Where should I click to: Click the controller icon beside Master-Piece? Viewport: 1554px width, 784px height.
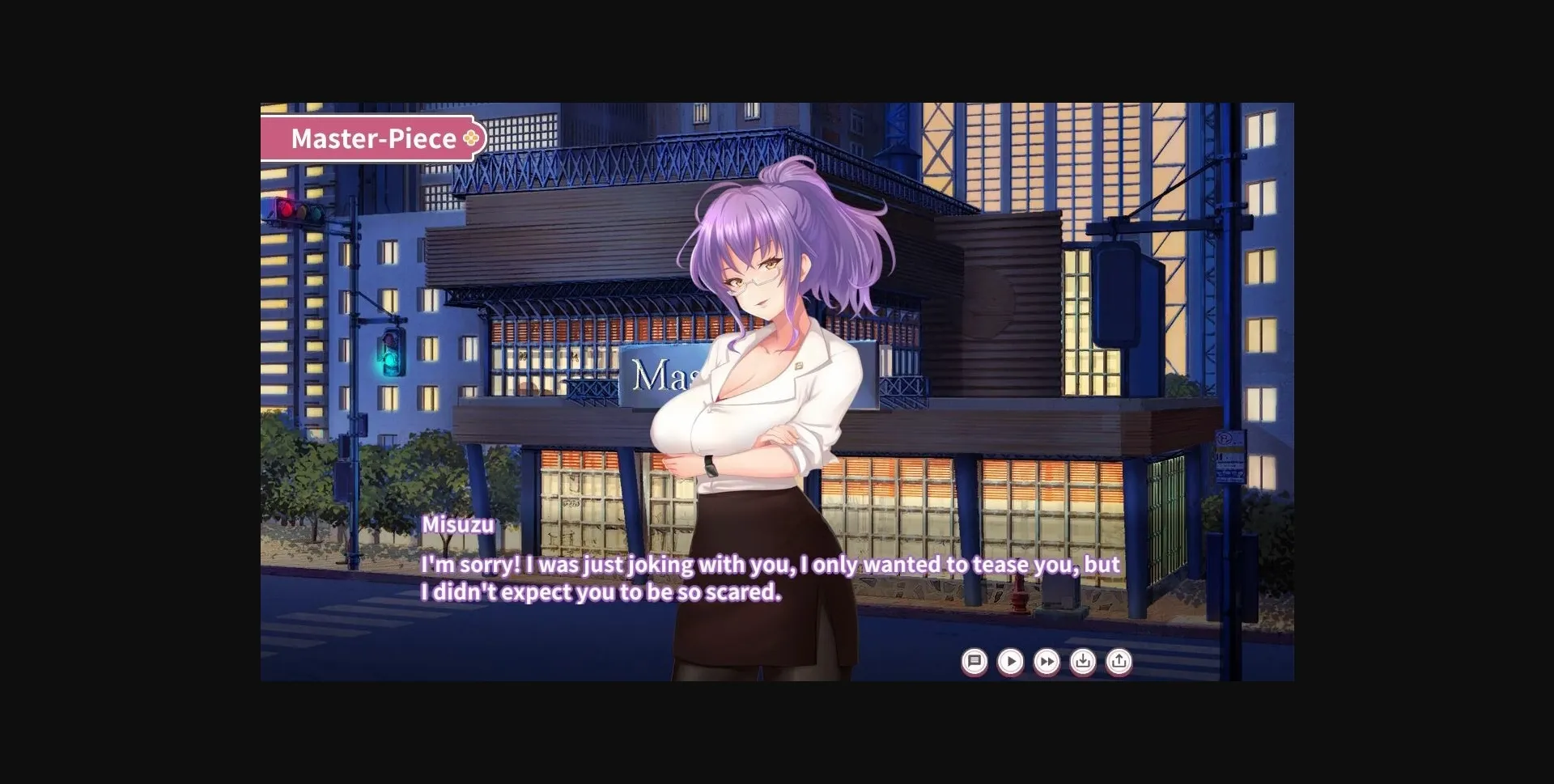coord(468,138)
